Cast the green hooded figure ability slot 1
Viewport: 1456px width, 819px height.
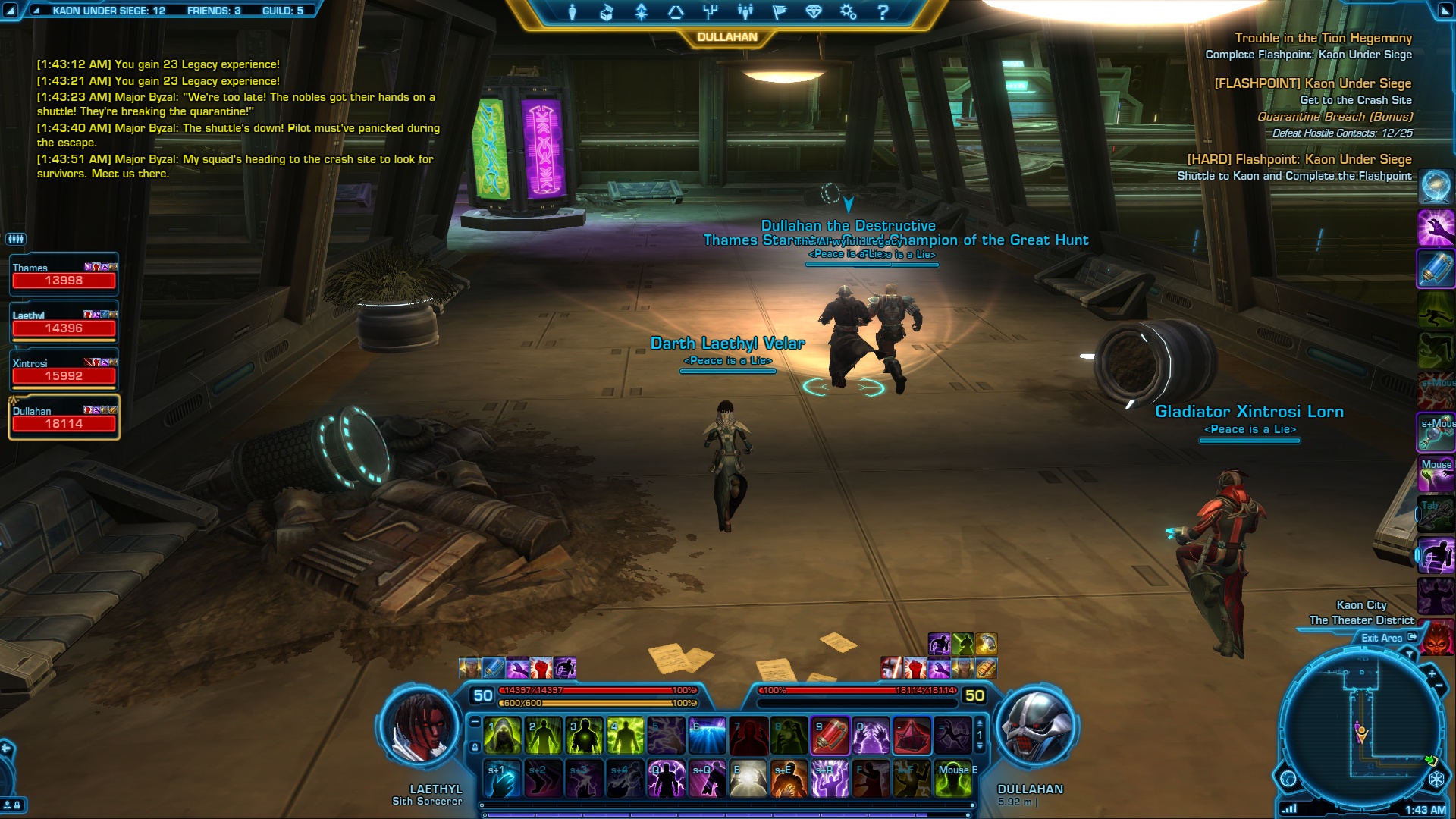(502, 736)
